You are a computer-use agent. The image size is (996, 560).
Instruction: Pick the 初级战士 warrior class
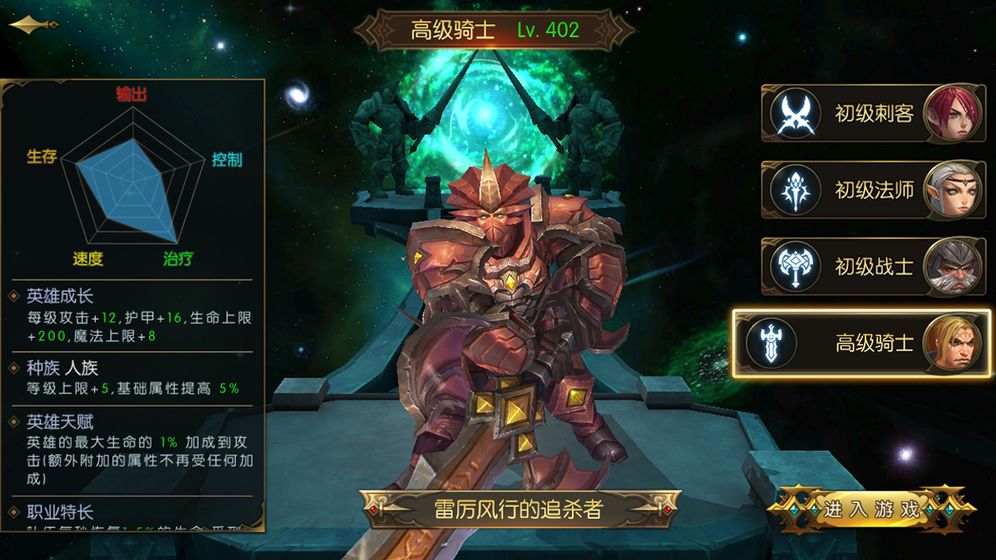(x=873, y=266)
